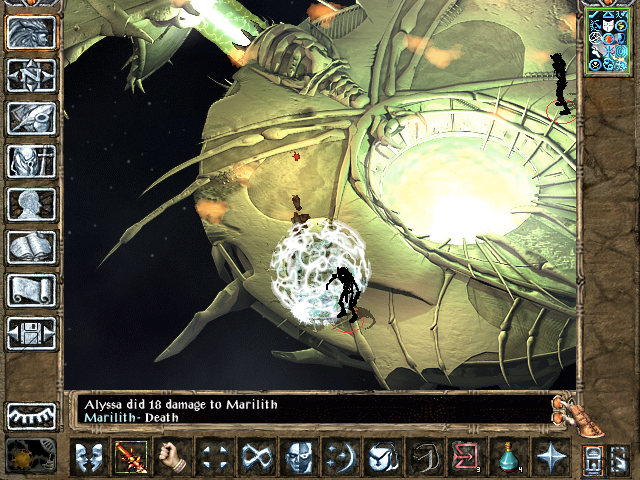Use the blue potion quick item
Image resolution: width=640 pixels, height=480 pixels.
coord(508,458)
